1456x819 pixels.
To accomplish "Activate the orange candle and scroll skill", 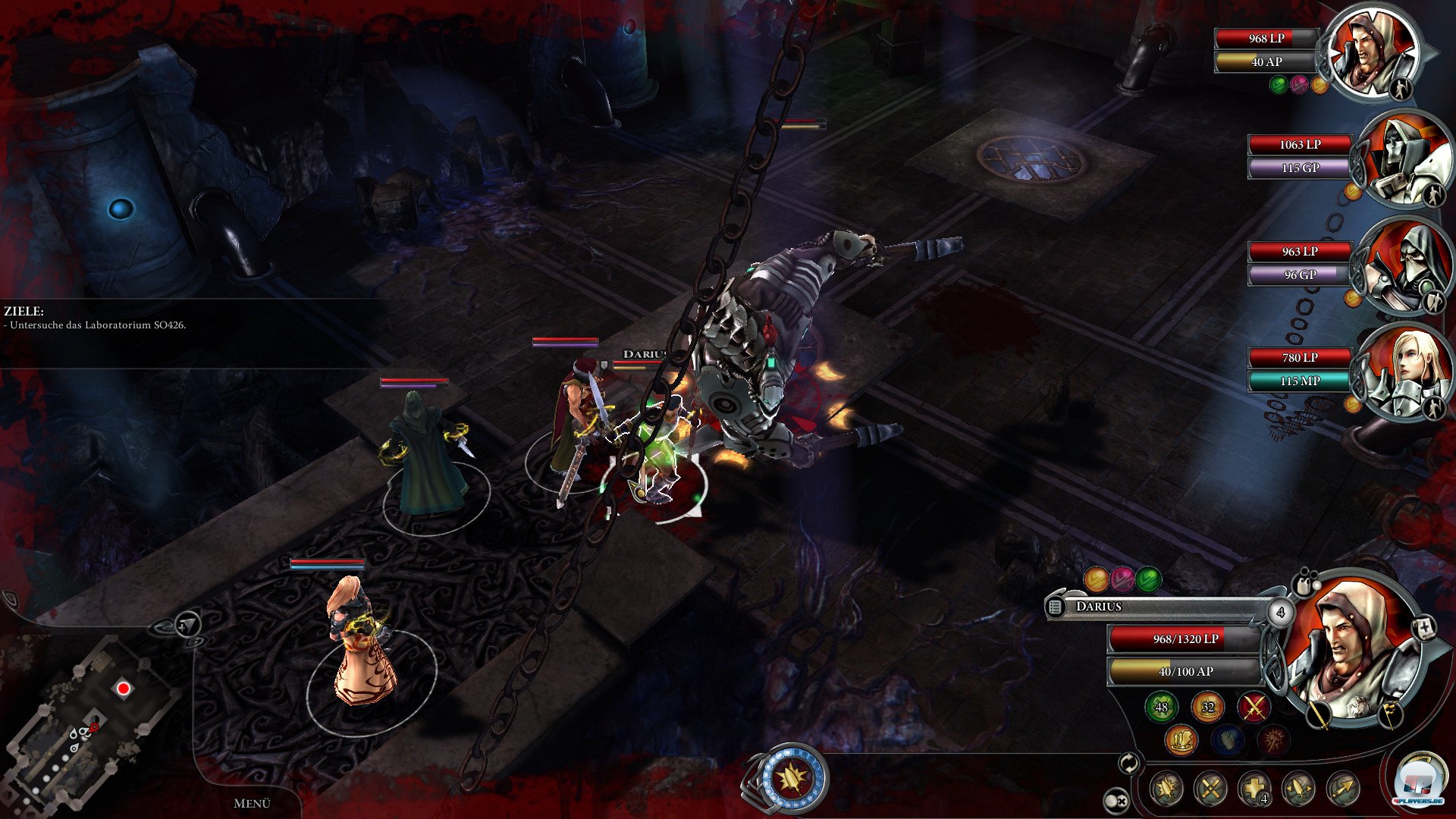I will tap(1181, 740).
